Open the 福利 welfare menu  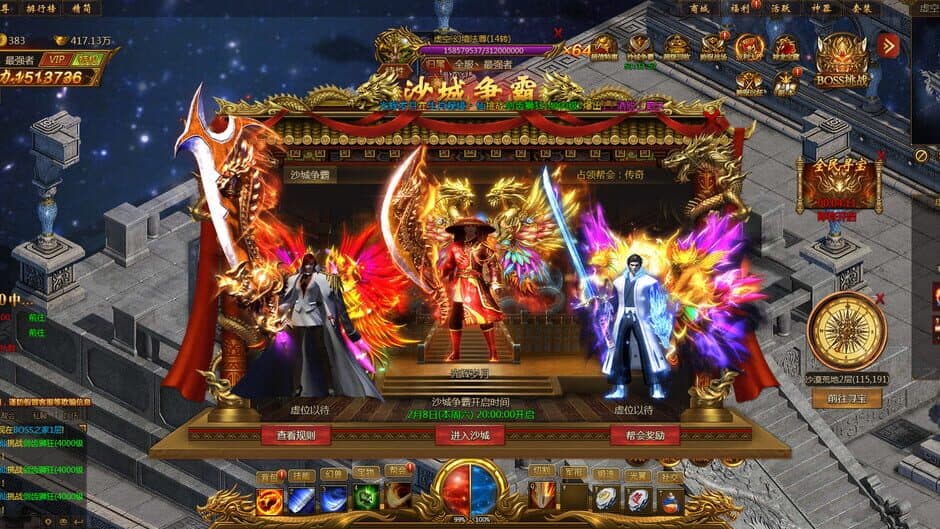click(739, 8)
